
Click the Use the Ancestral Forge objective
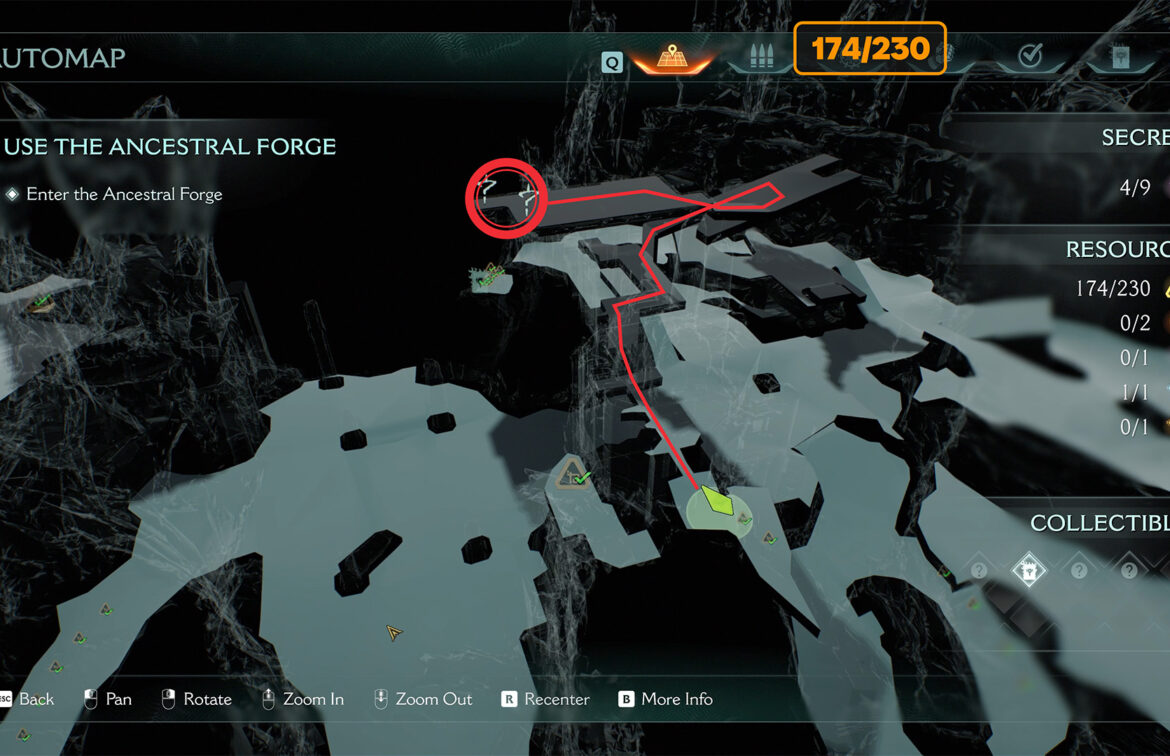pos(170,147)
